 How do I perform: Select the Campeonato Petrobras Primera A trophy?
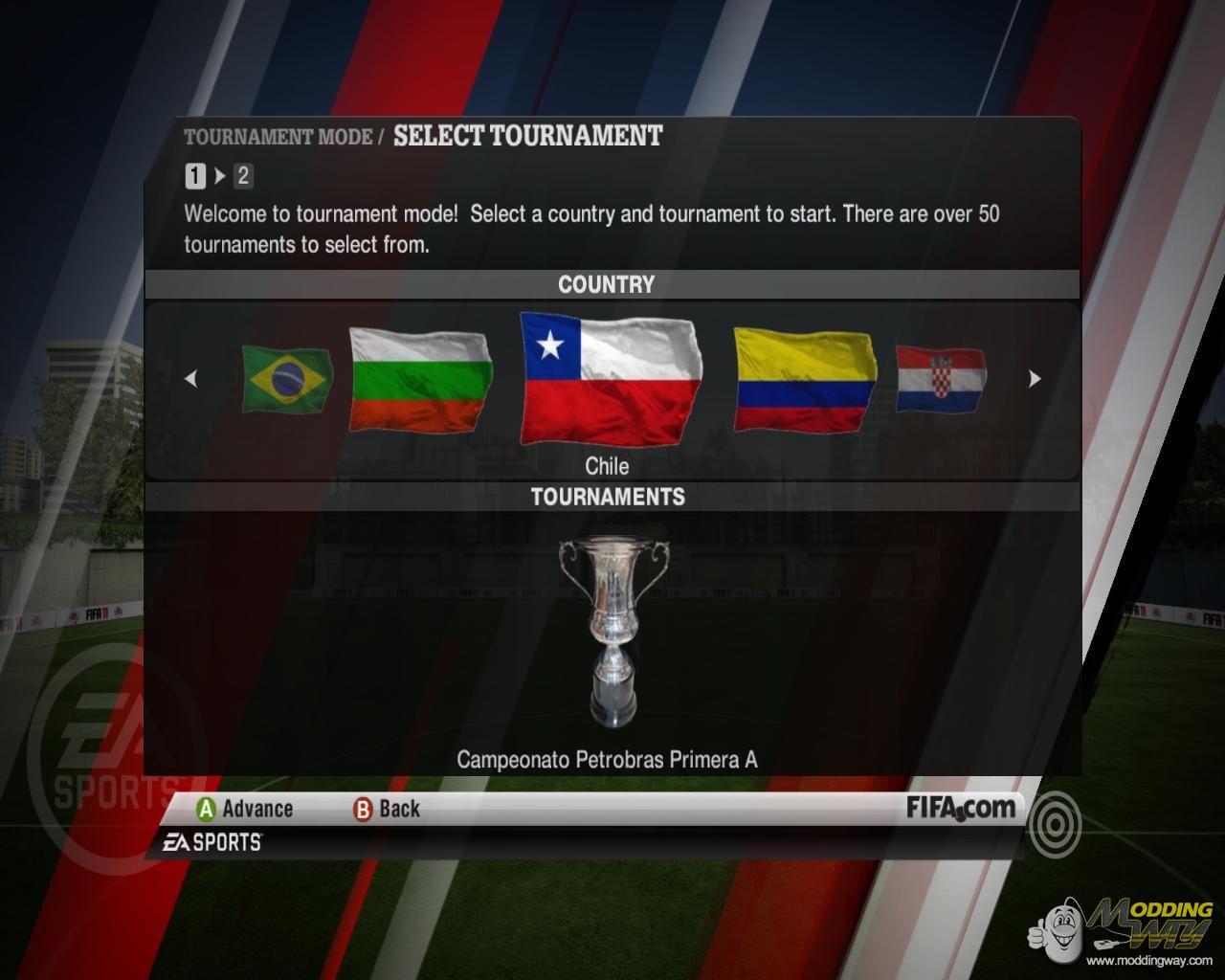[x=612, y=632]
